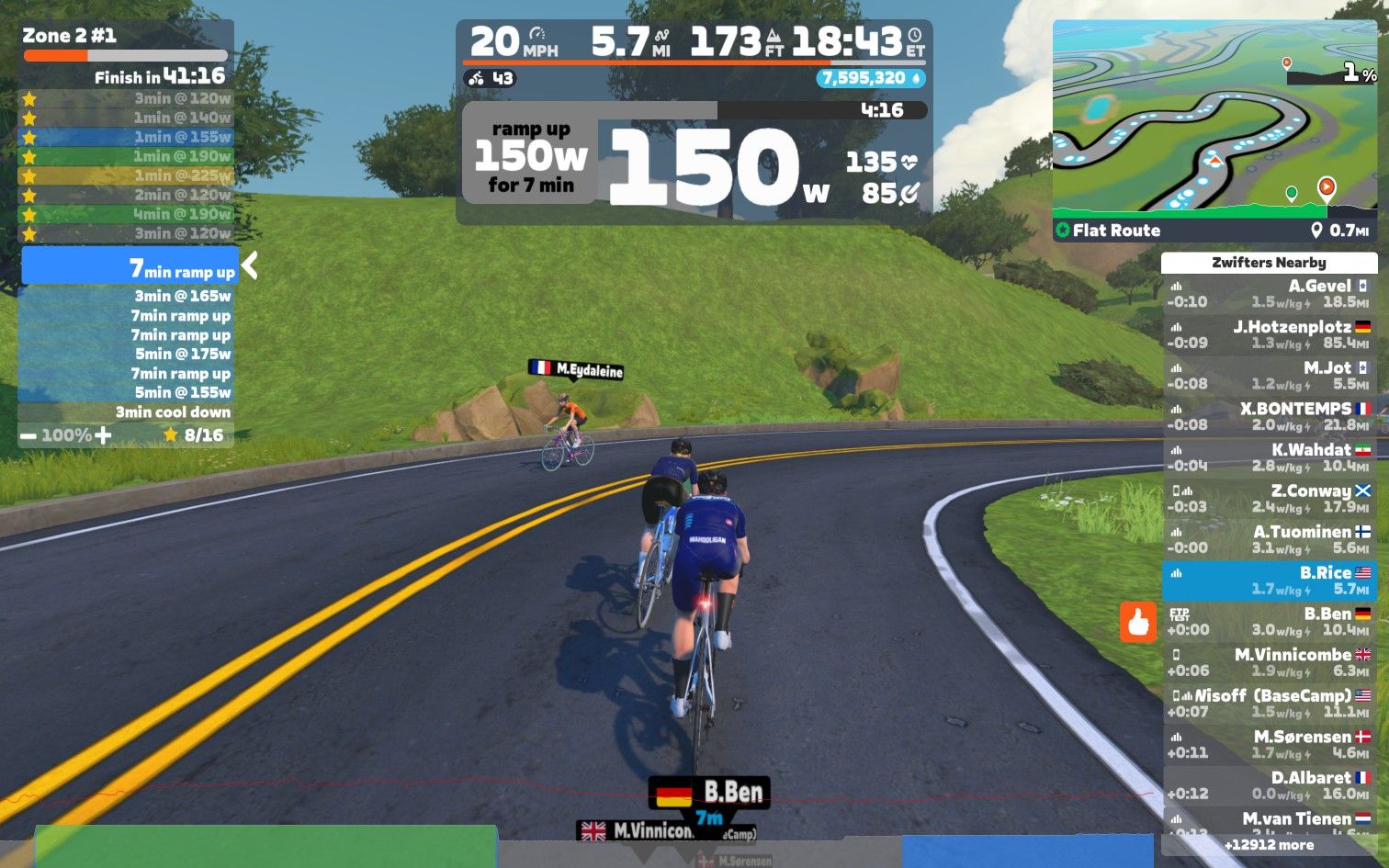Select the 3min @ 165w workout block
This screenshot has height=868, width=1389.
click(127, 296)
